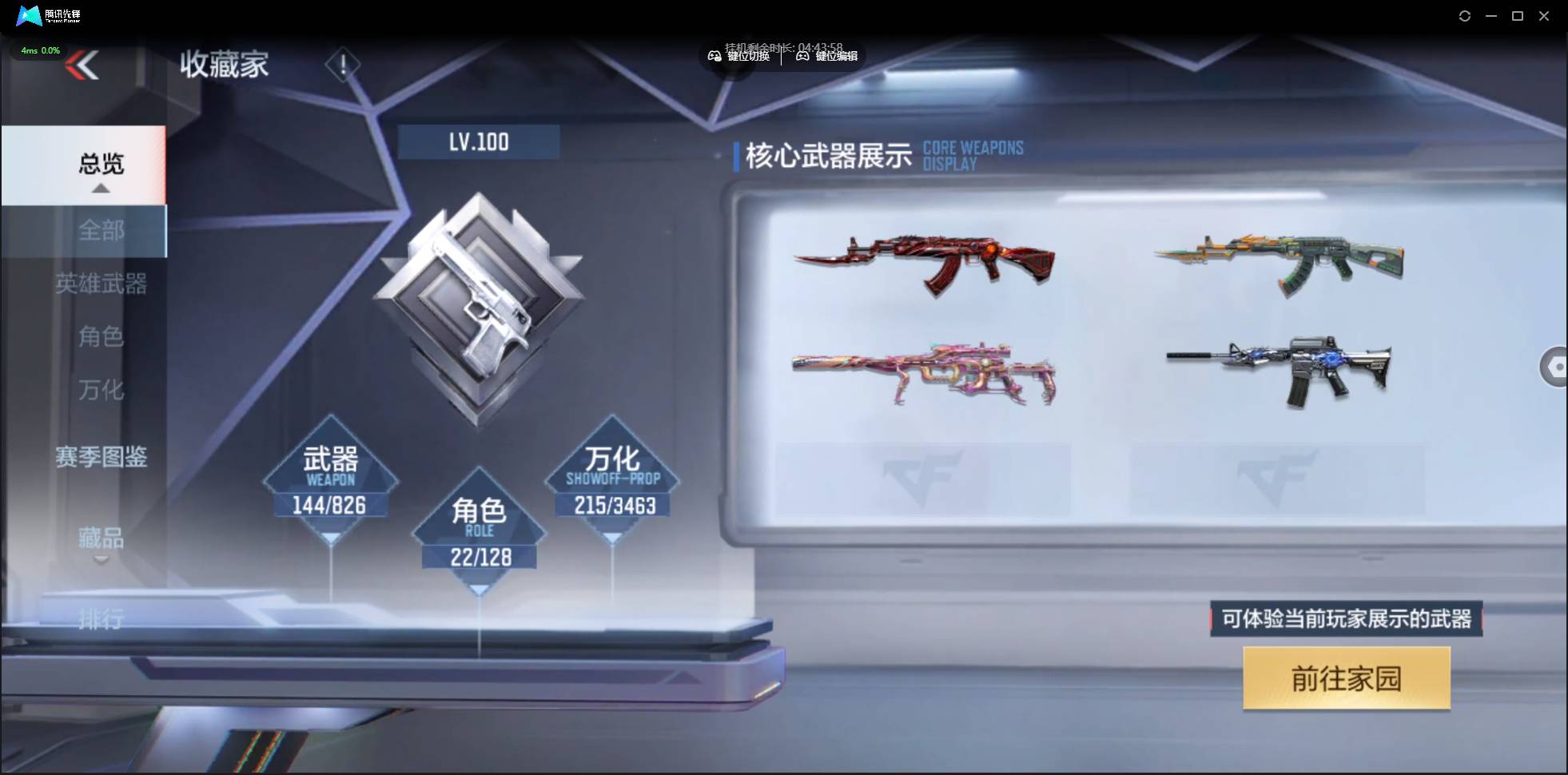Switch to the 排行 rankings tab

(101, 621)
